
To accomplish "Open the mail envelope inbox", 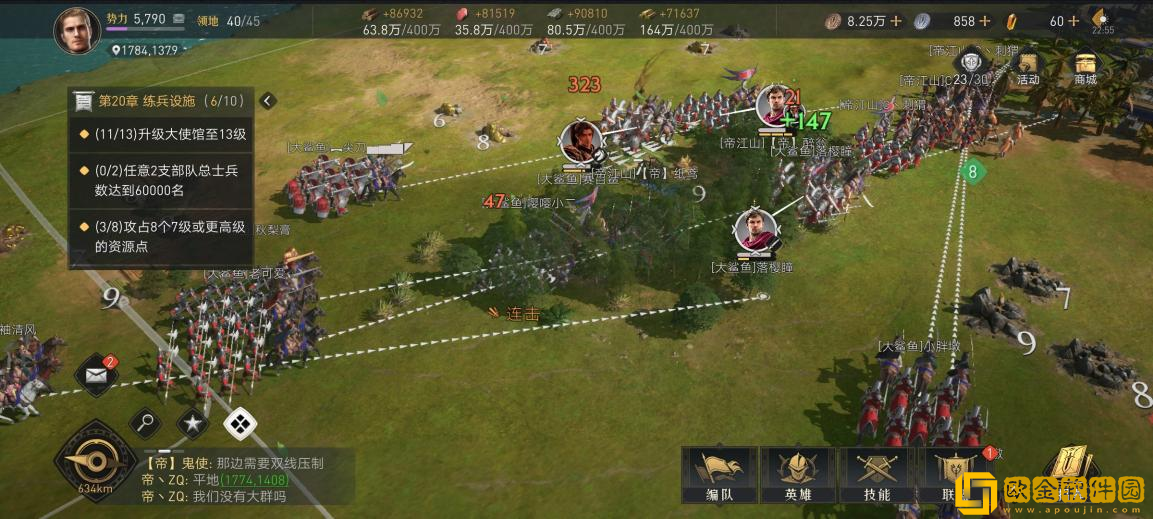I will point(97,375).
